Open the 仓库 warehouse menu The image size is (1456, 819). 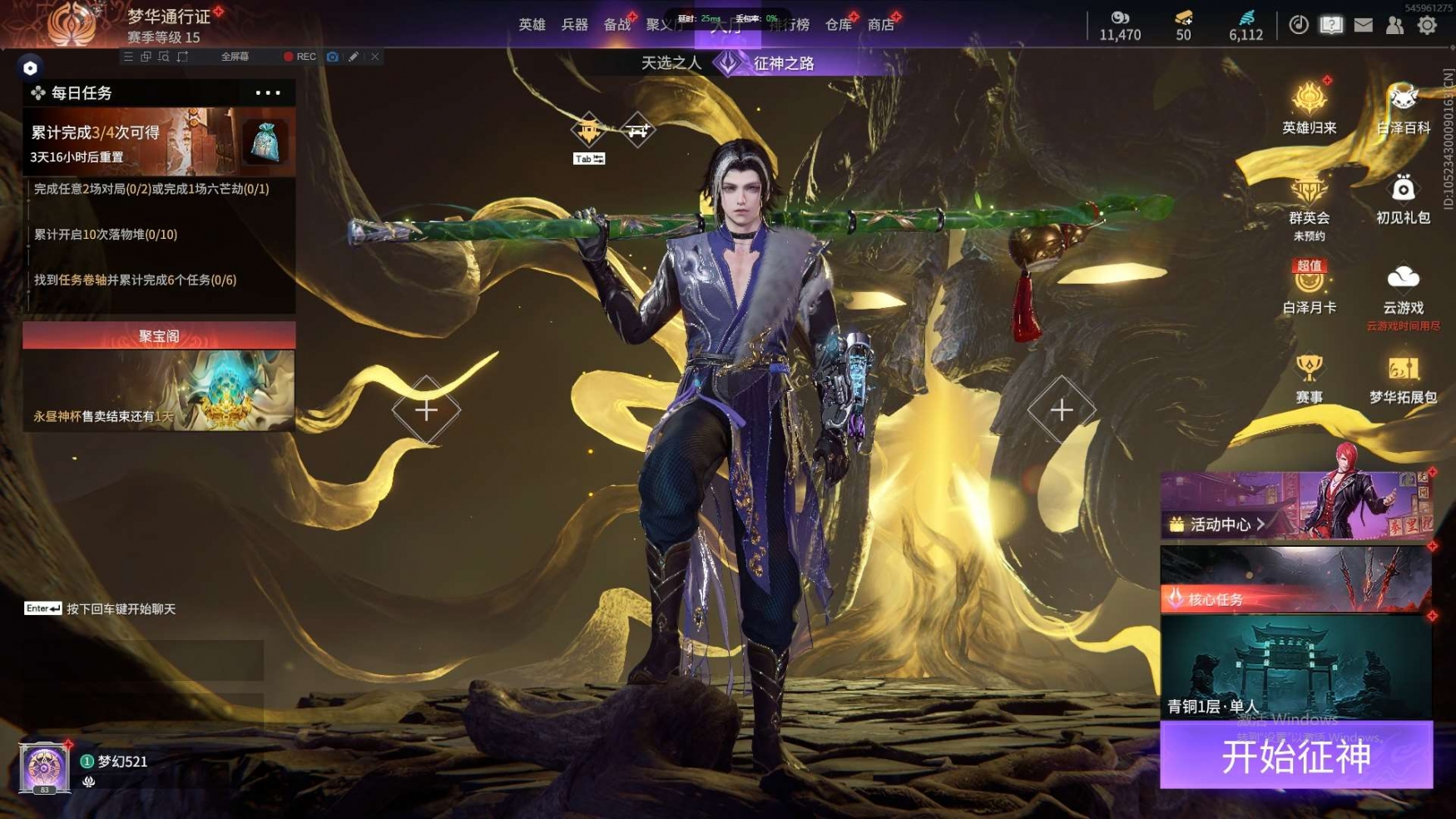coord(838,25)
